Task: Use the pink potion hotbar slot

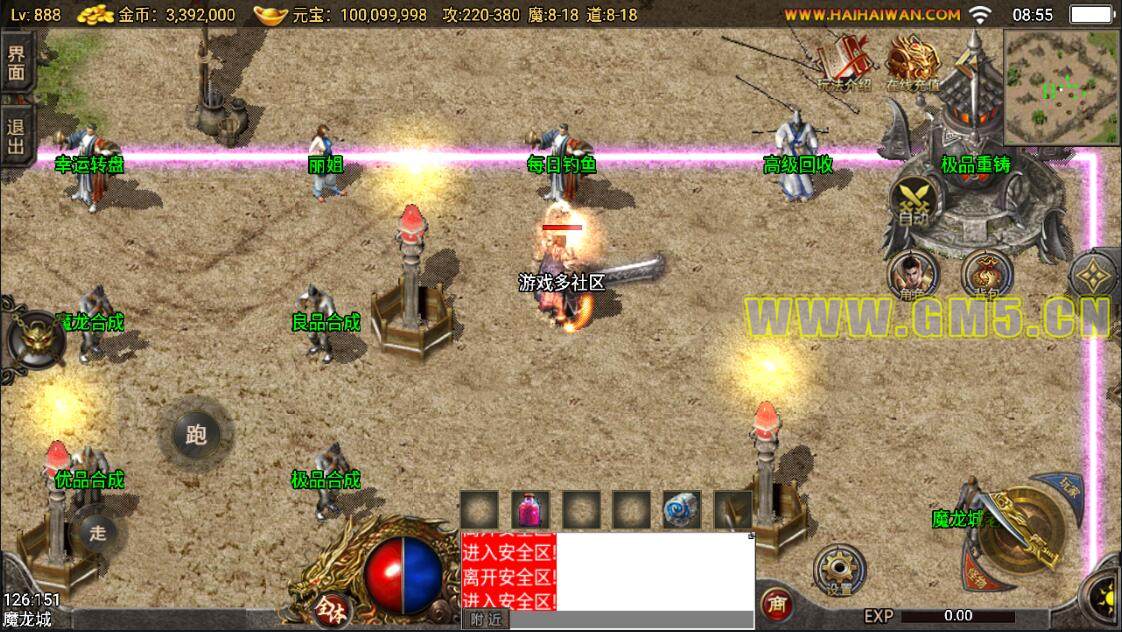Action: point(531,510)
